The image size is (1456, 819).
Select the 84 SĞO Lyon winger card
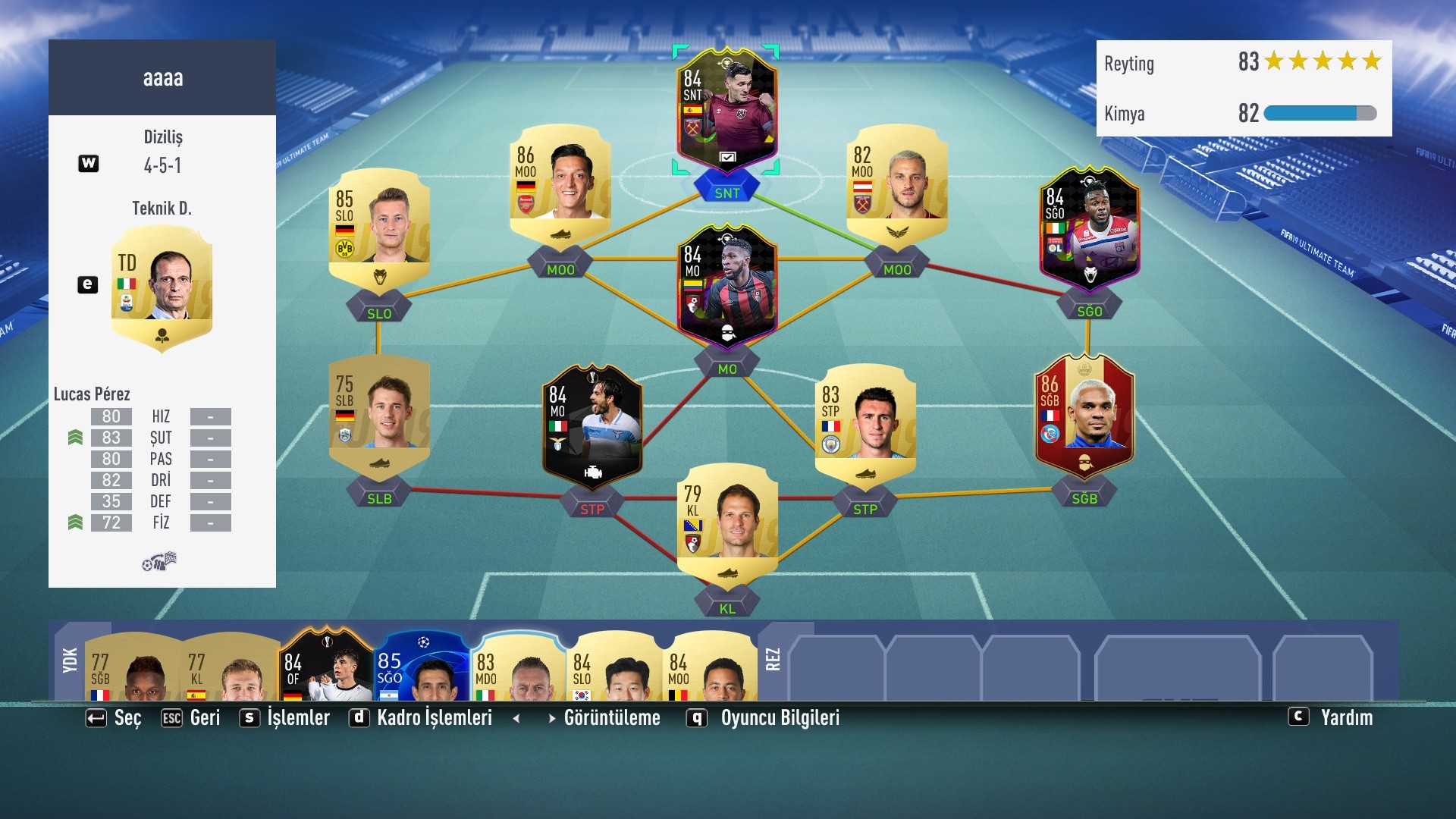click(1089, 226)
